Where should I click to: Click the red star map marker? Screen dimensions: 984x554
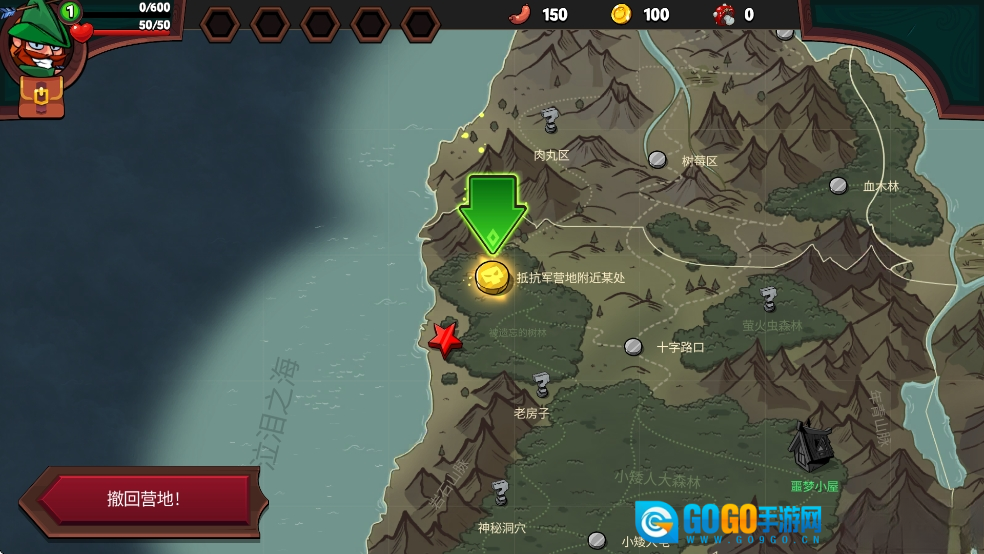click(444, 340)
